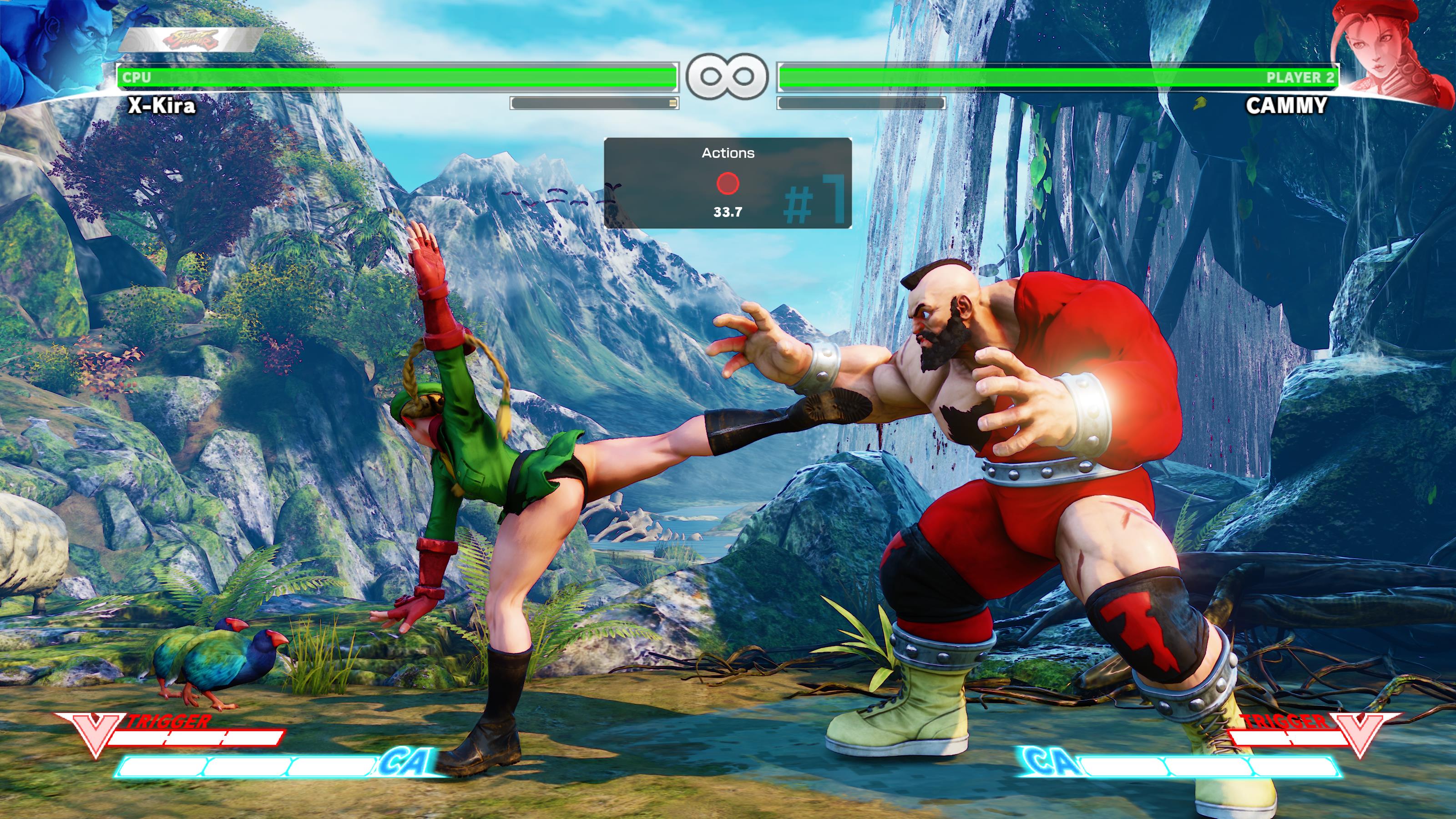The height and width of the screenshot is (819, 1456).
Task: Click the red record circle in Actions panel
Action: pyautogui.click(x=728, y=184)
